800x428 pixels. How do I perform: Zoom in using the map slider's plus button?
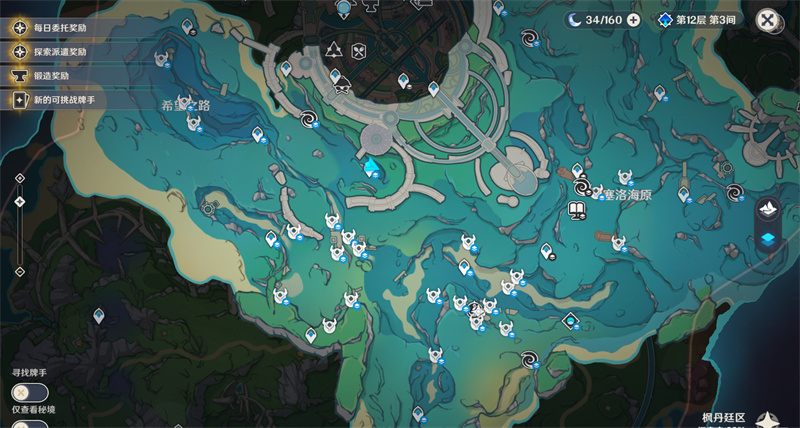pos(19,178)
